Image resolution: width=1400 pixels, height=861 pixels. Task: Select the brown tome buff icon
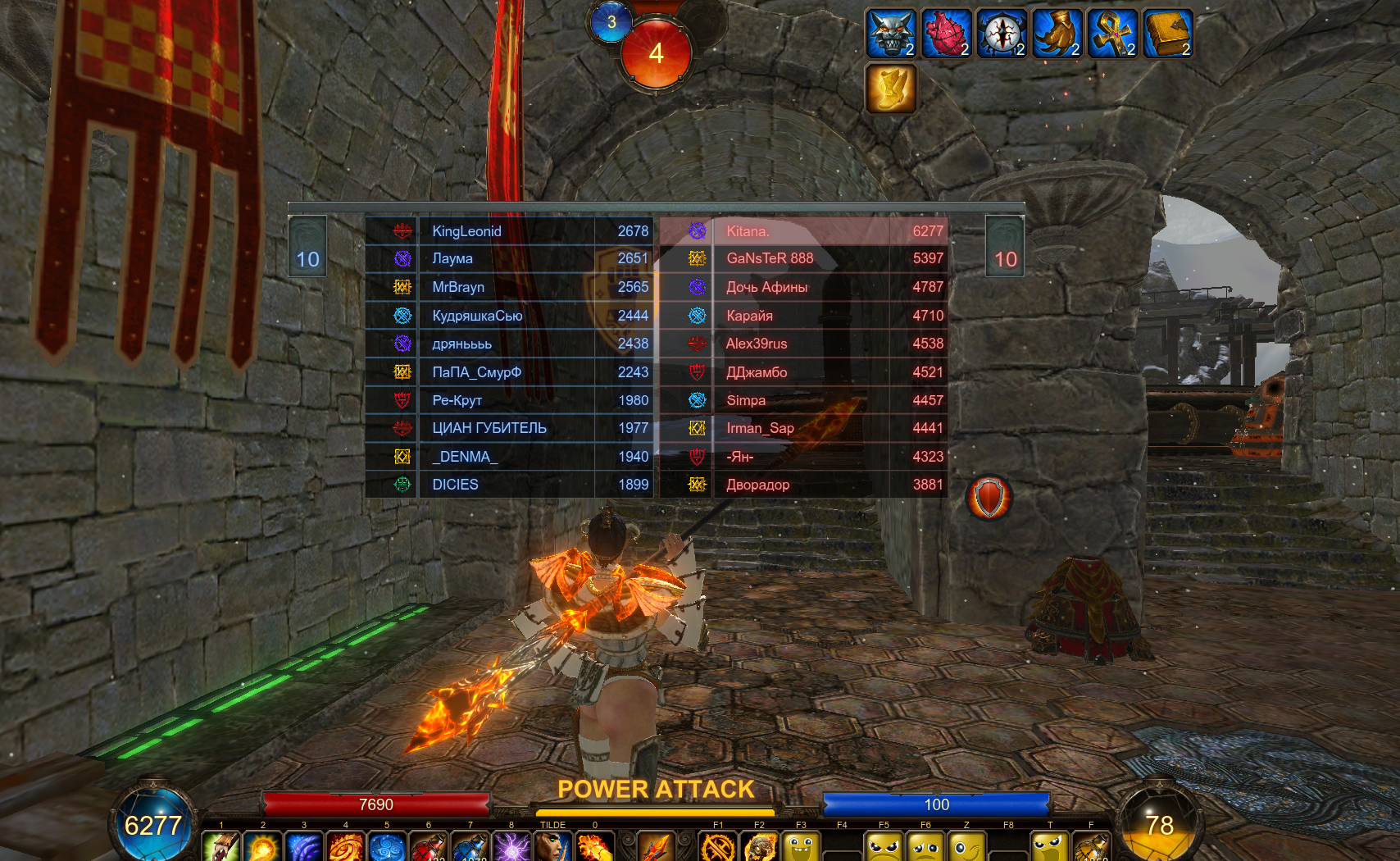click(x=1167, y=34)
